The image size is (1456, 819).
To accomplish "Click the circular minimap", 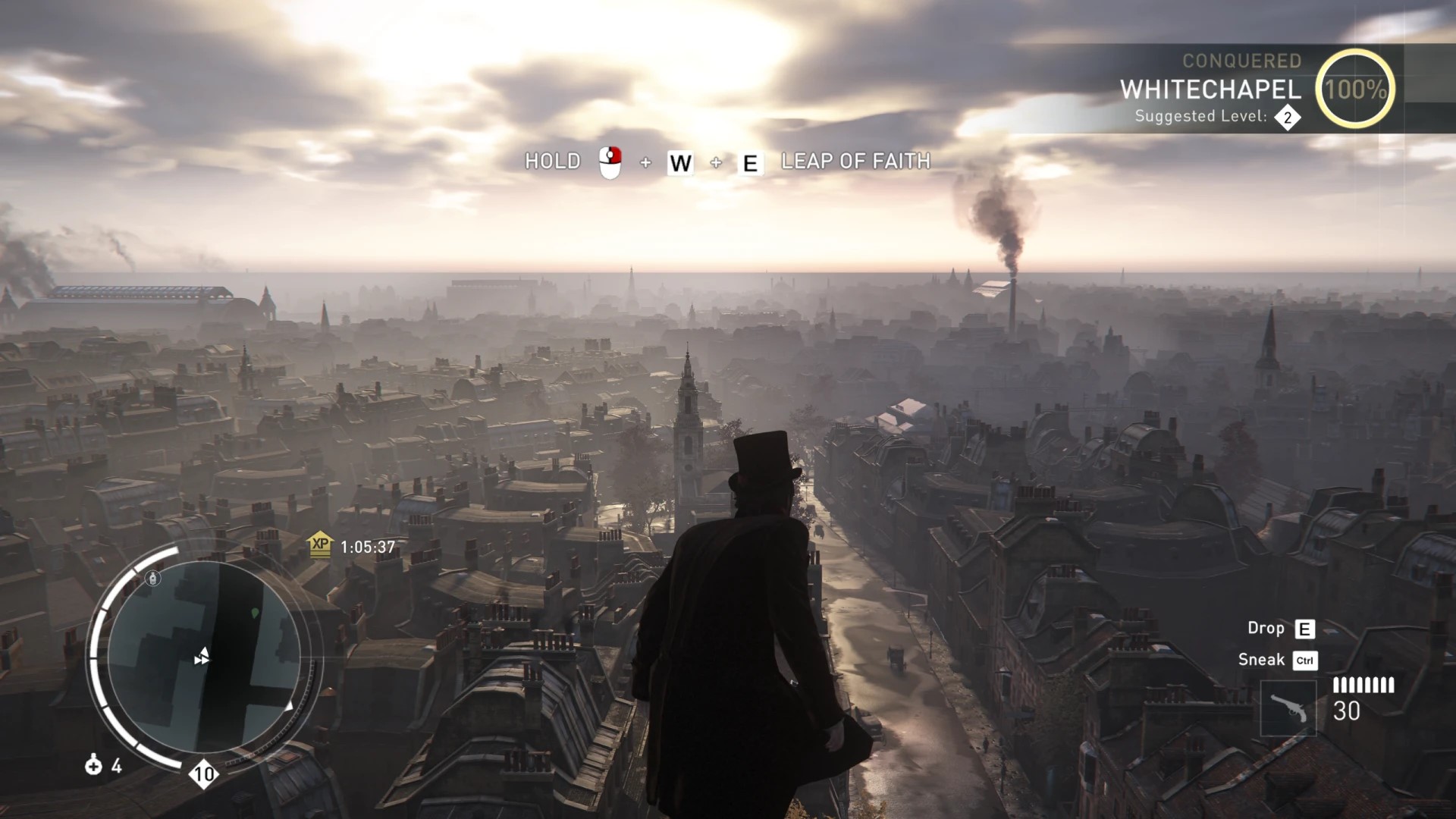I will pyautogui.click(x=203, y=657).
